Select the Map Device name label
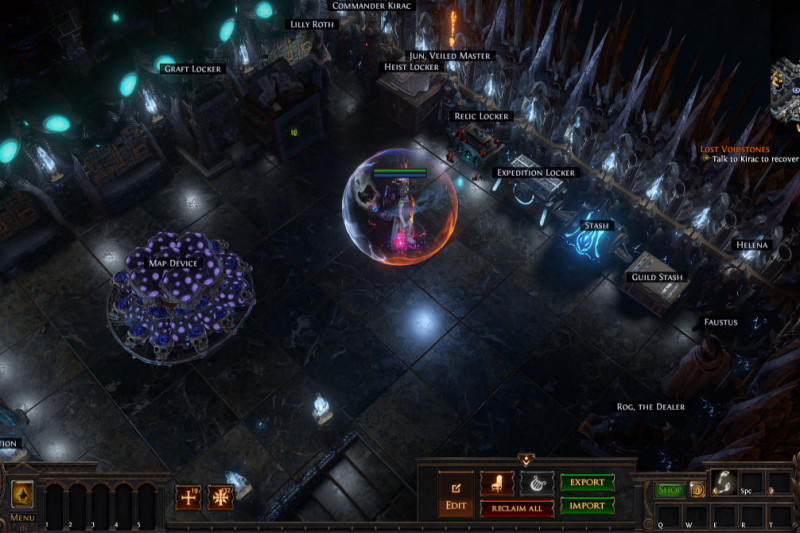This screenshot has height=533, width=800. (x=170, y=263)
